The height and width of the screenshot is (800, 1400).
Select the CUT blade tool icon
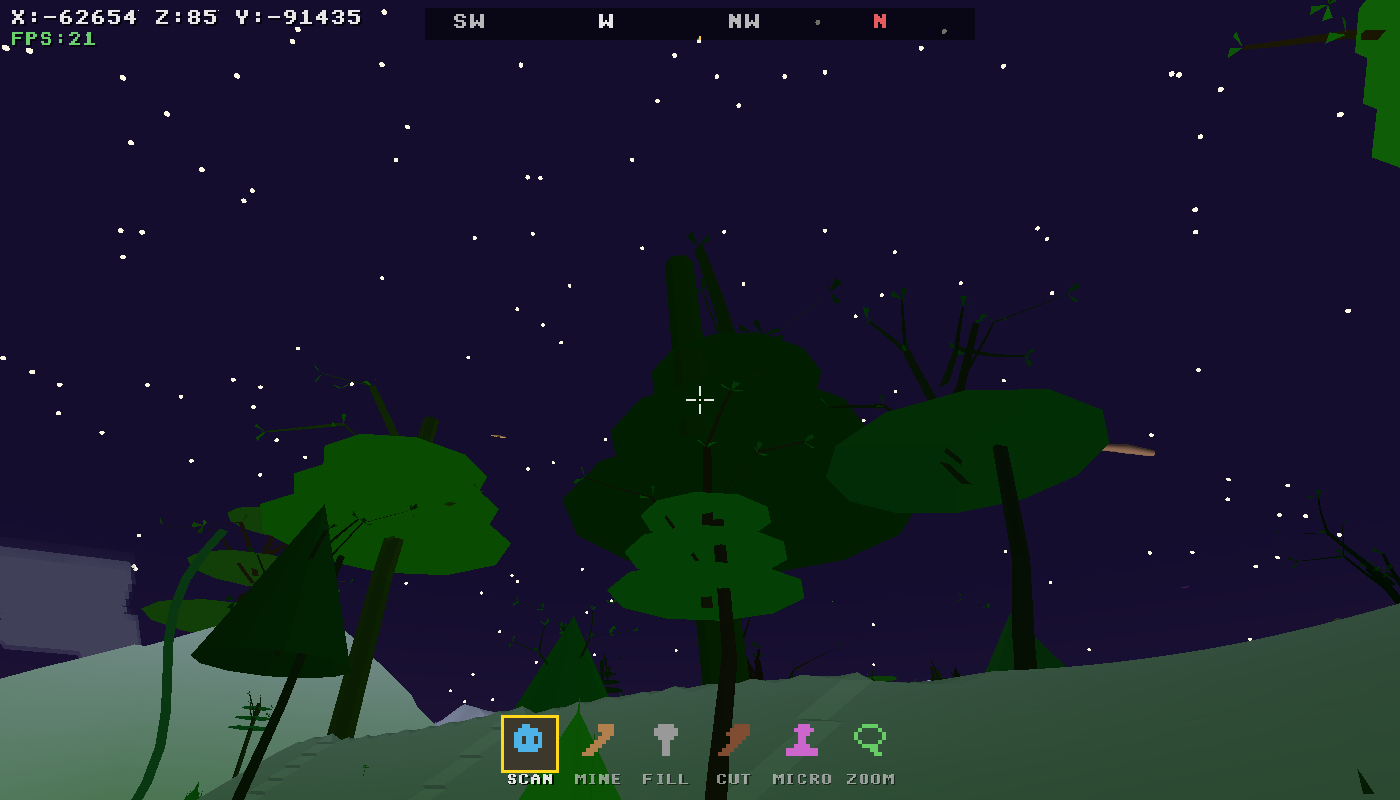pos(734,741)
